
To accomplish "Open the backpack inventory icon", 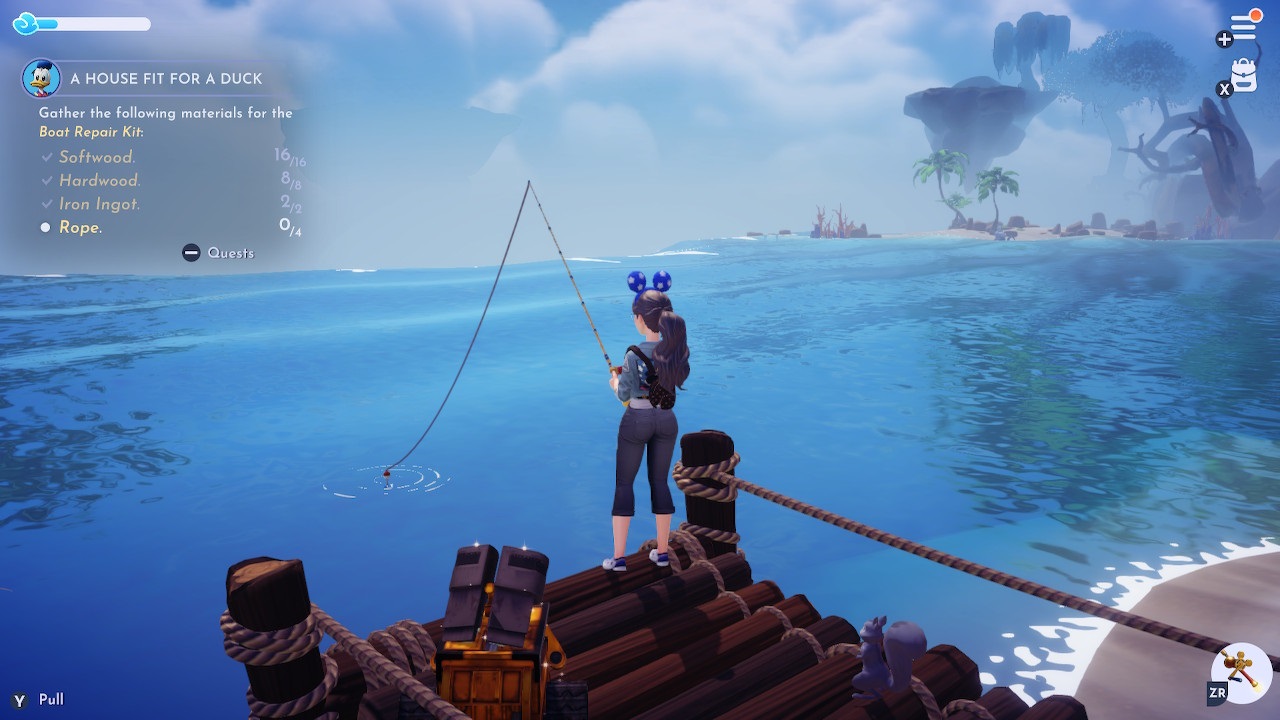I will [x=1244, y=75].
